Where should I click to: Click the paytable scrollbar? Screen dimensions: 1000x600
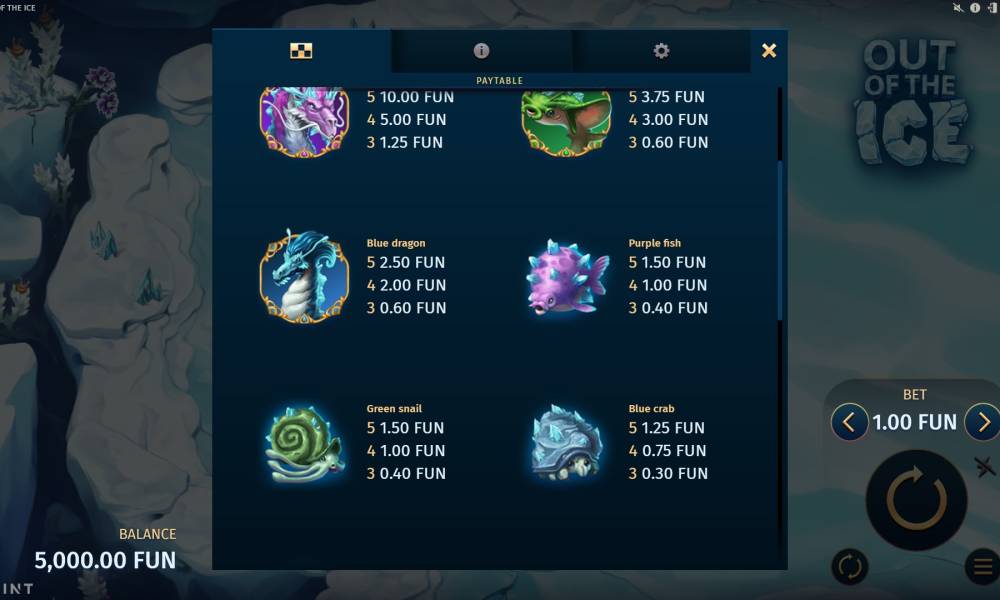coord(780,240)
